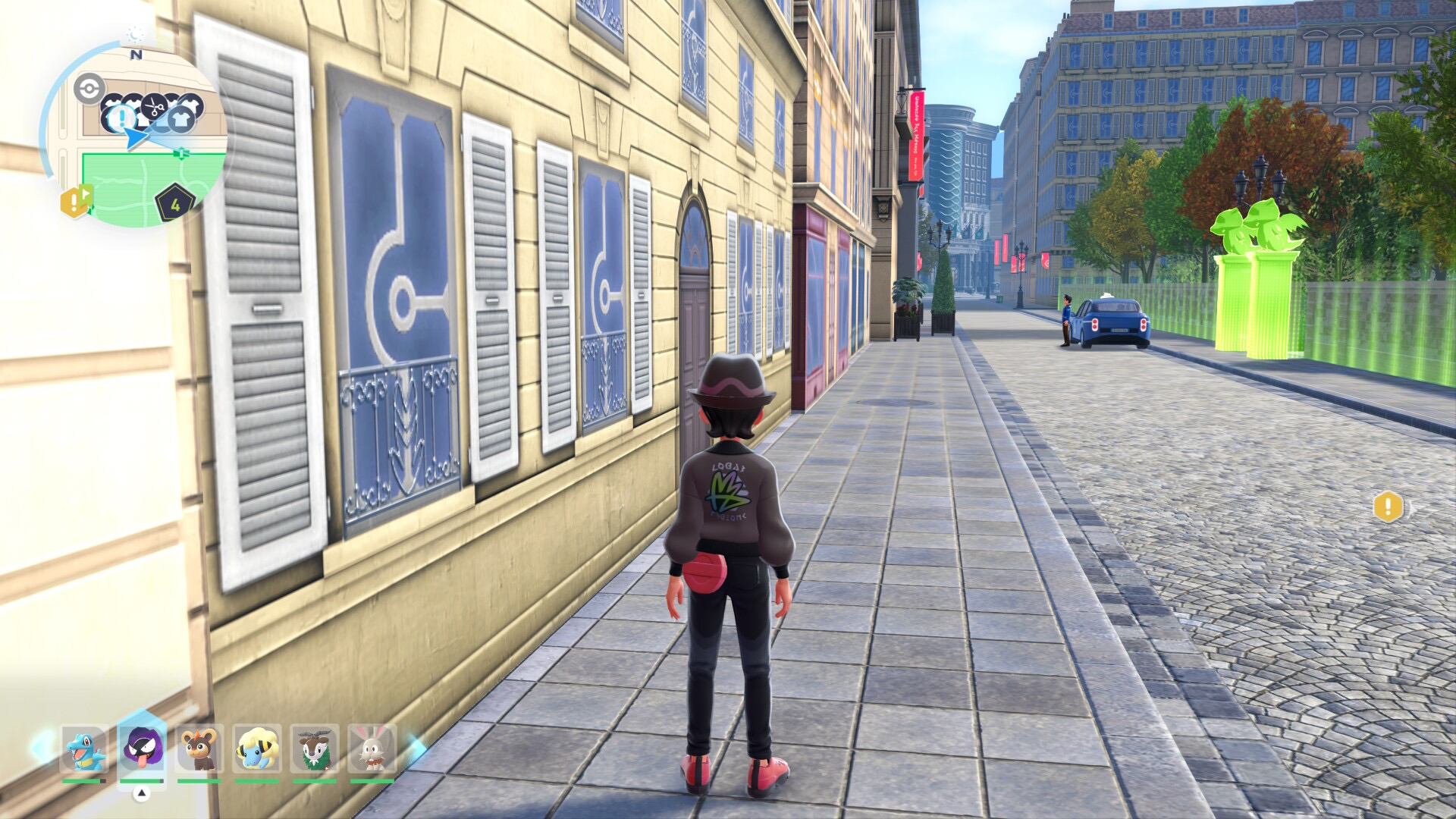
Task: Pick the Litleo party slot
Action: click(x=199, y=748)
